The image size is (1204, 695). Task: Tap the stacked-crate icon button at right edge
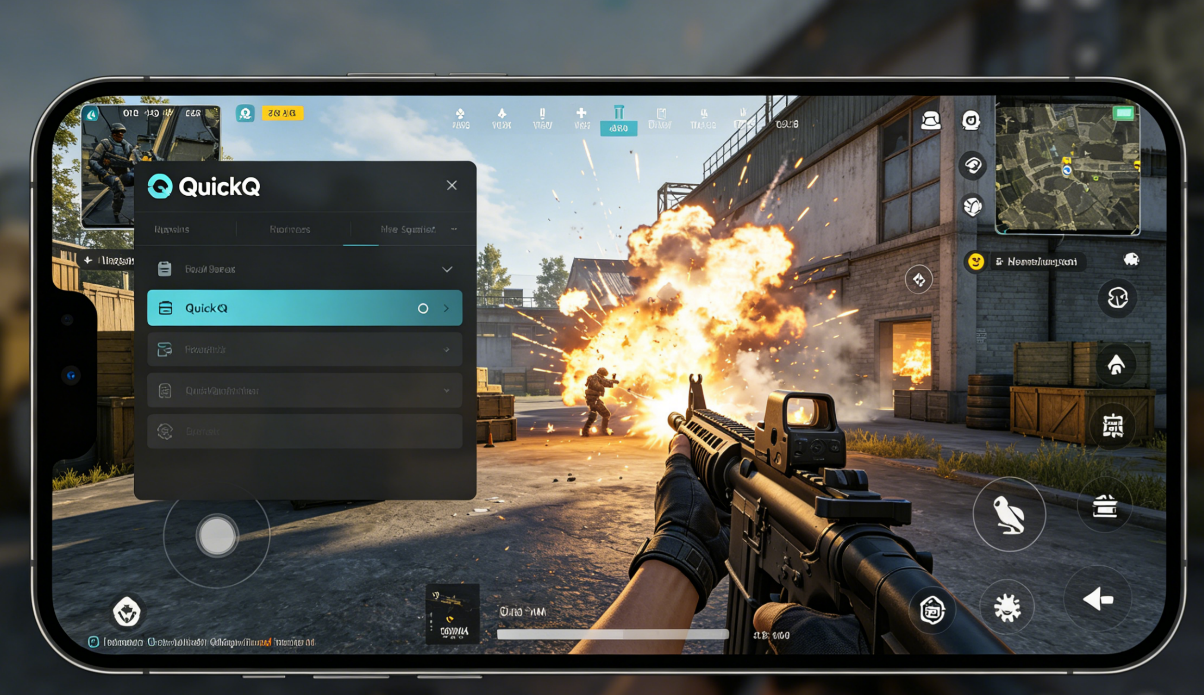click(1105, 505)
